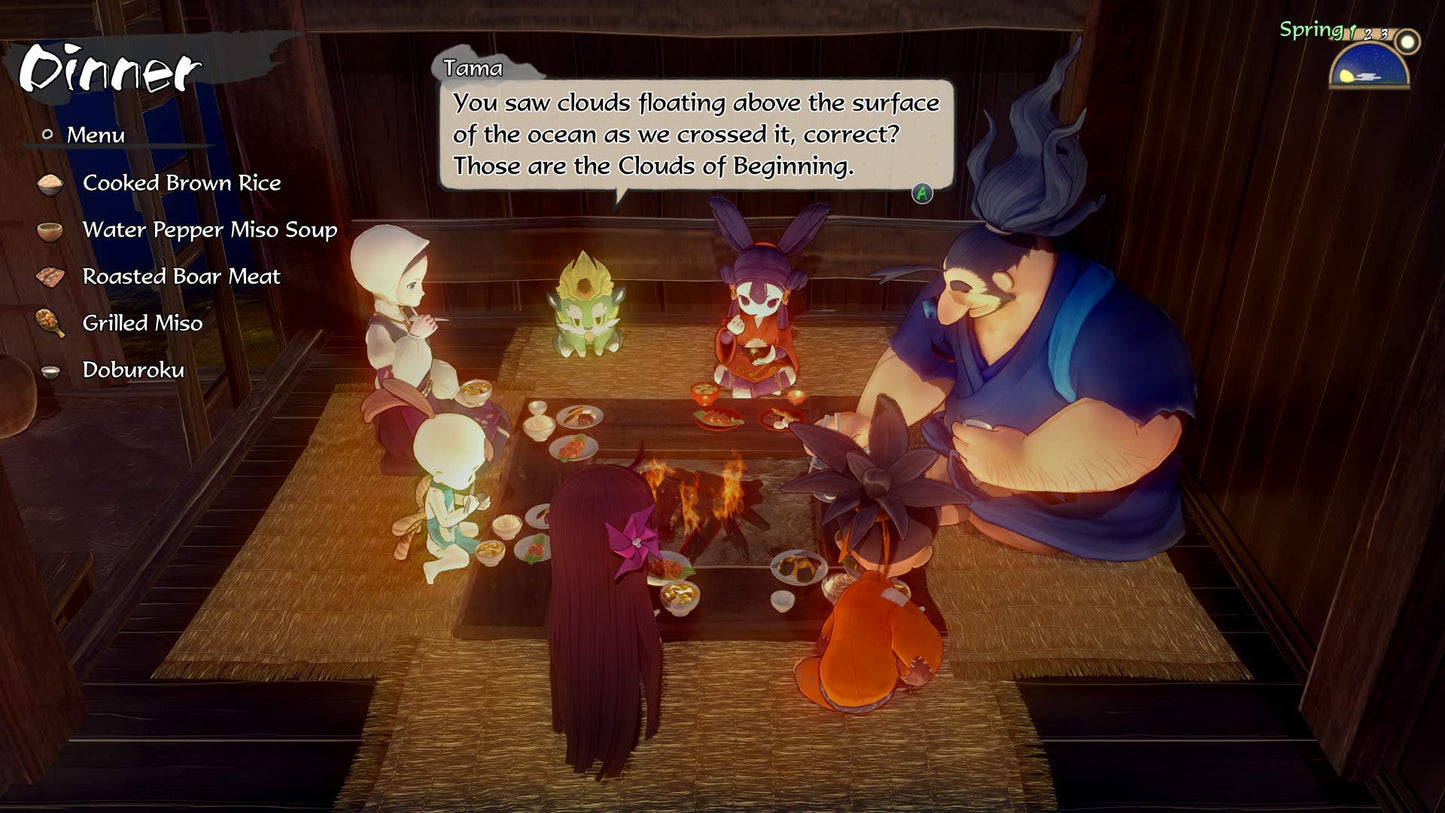Open day 3 on the calendar strip

pos(1382,36)
